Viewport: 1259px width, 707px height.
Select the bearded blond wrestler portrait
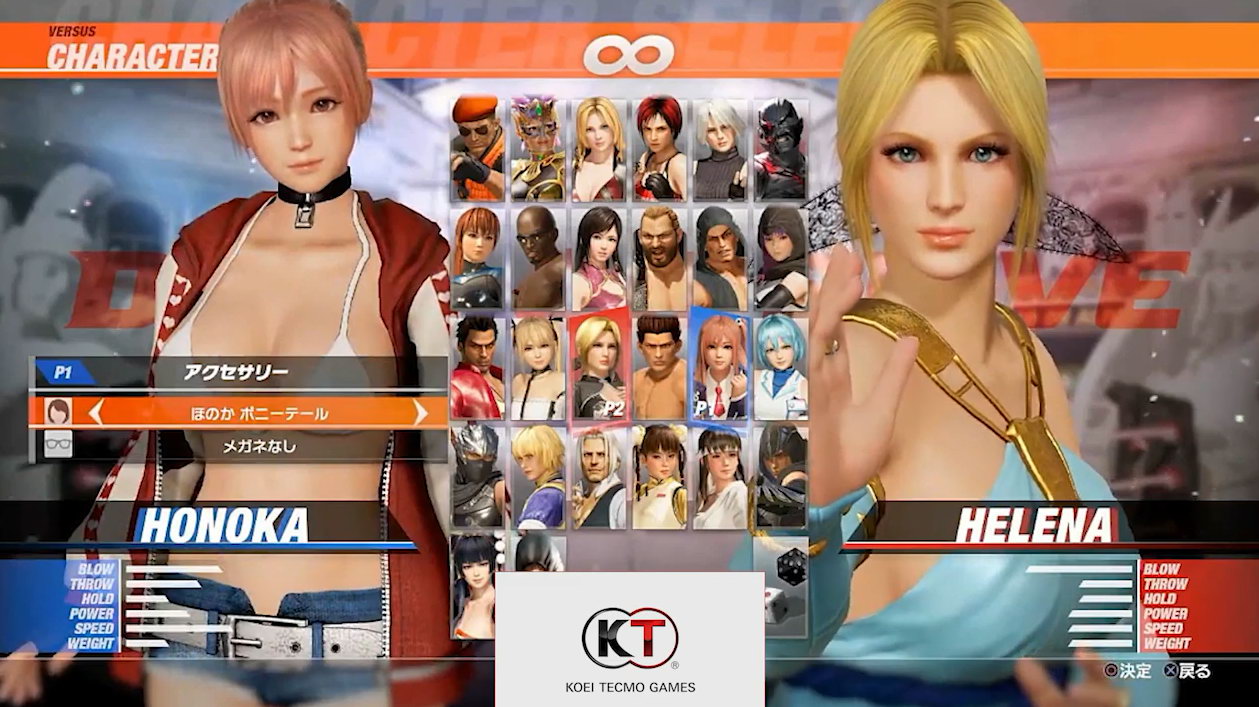point(659,258)
